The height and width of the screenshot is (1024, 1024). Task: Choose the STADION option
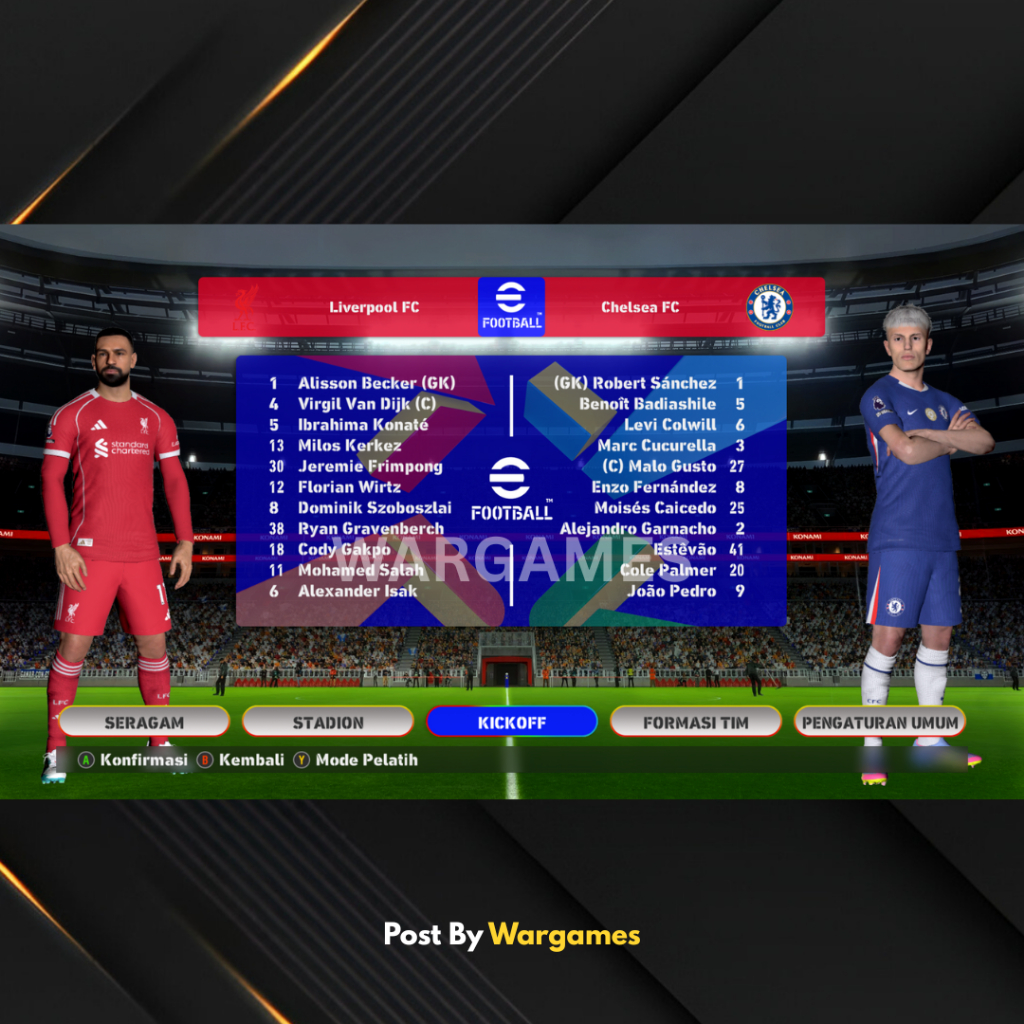pos(328,722)
